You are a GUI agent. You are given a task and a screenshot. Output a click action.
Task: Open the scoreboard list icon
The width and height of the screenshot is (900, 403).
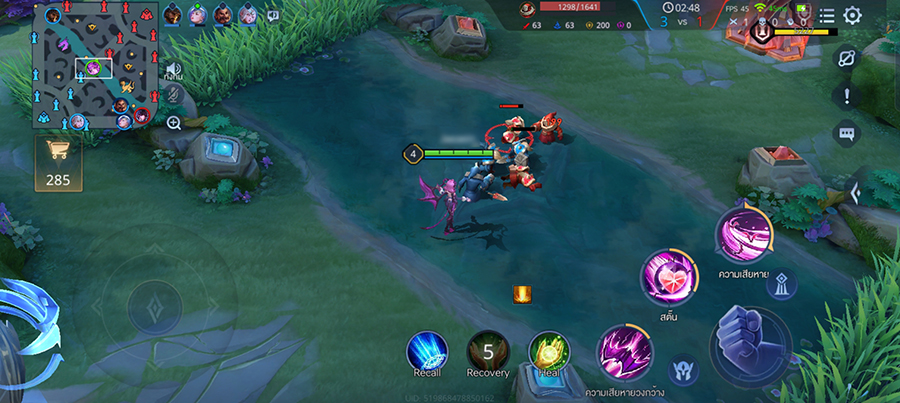pos(826,16)
